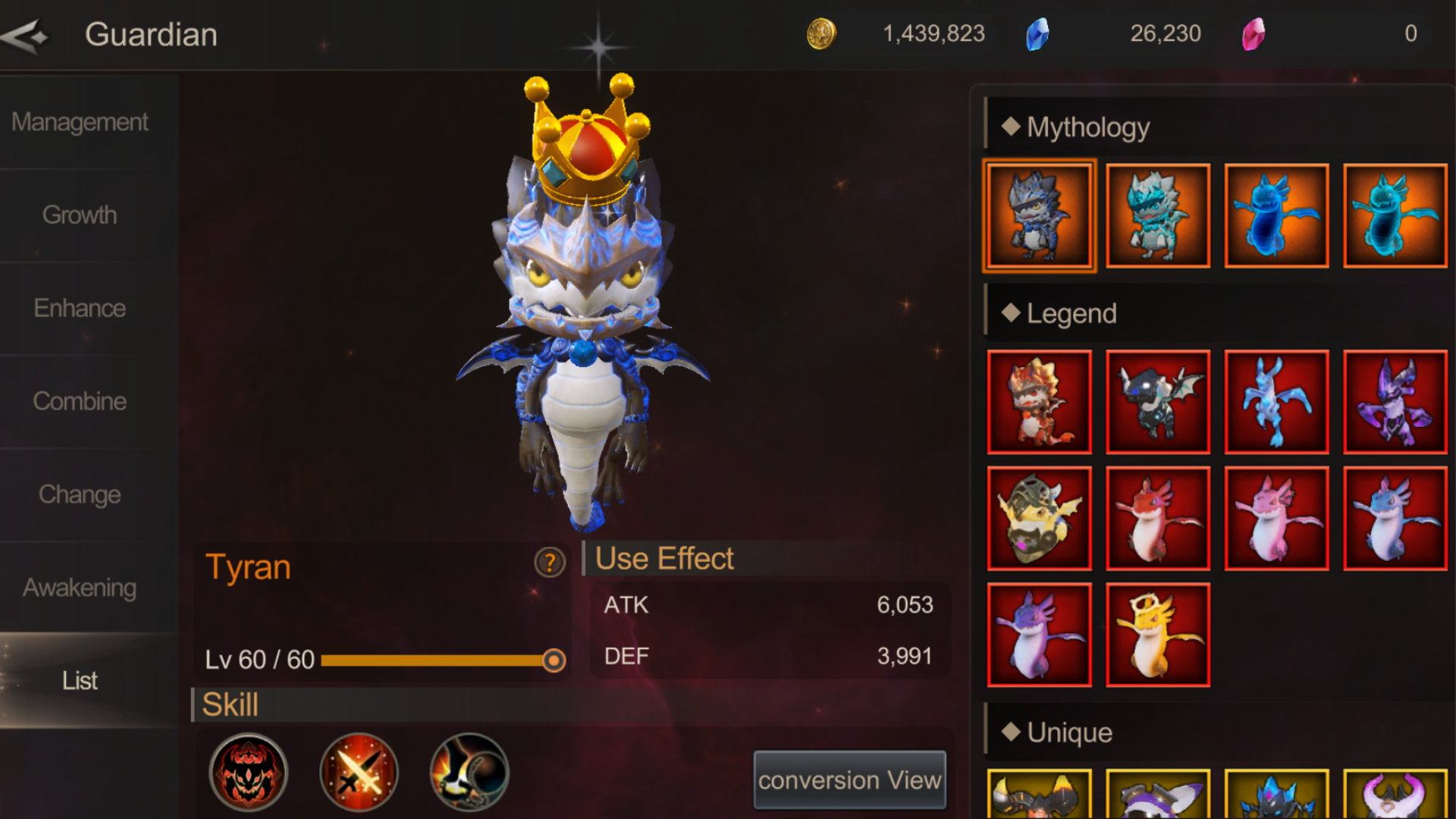This screenshot has width=1456, height=819.
Task: Choose the teal spiky Mythology dragon
Action: [1157, 216]
